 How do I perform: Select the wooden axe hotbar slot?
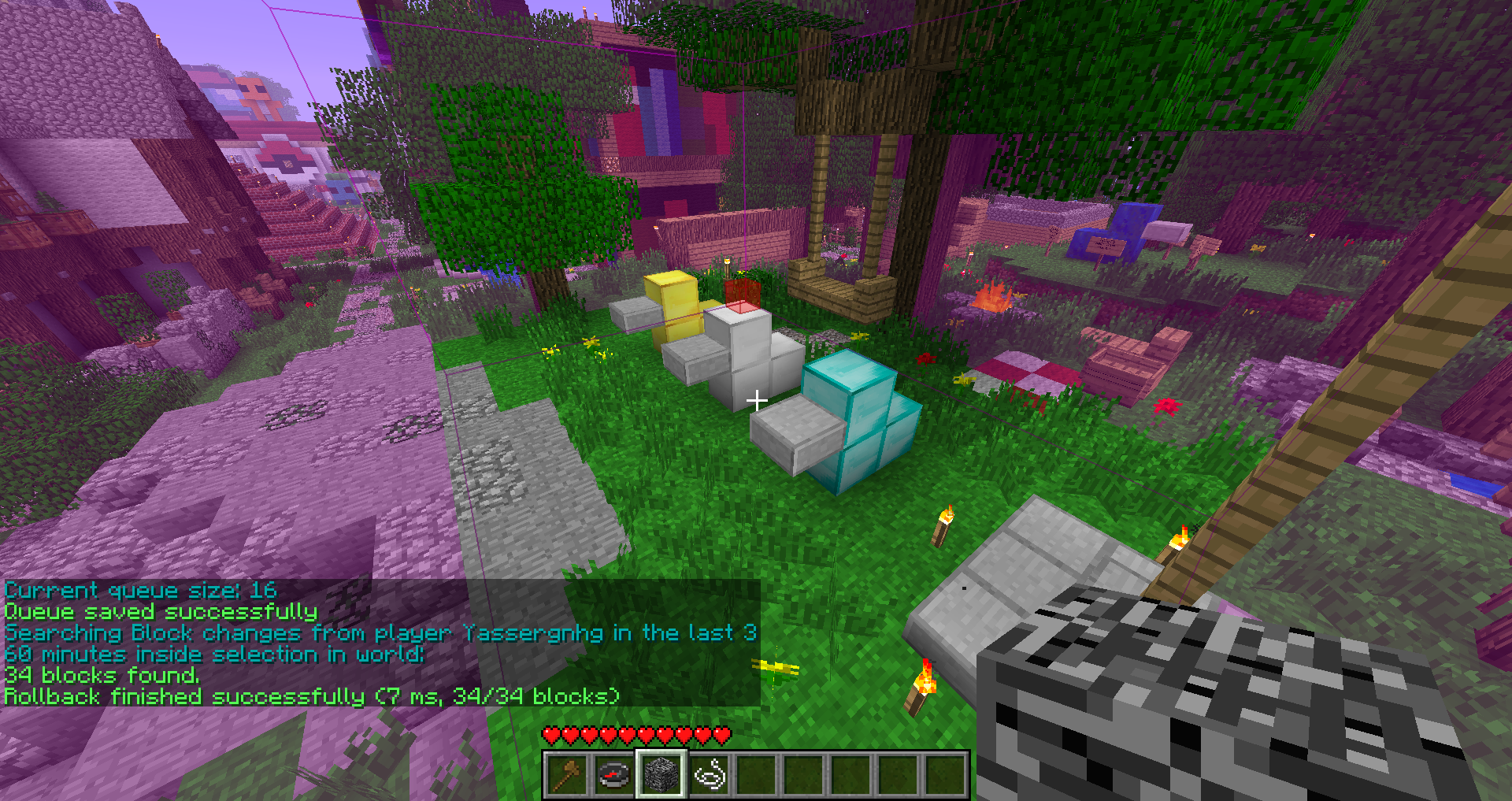(567, 775)
